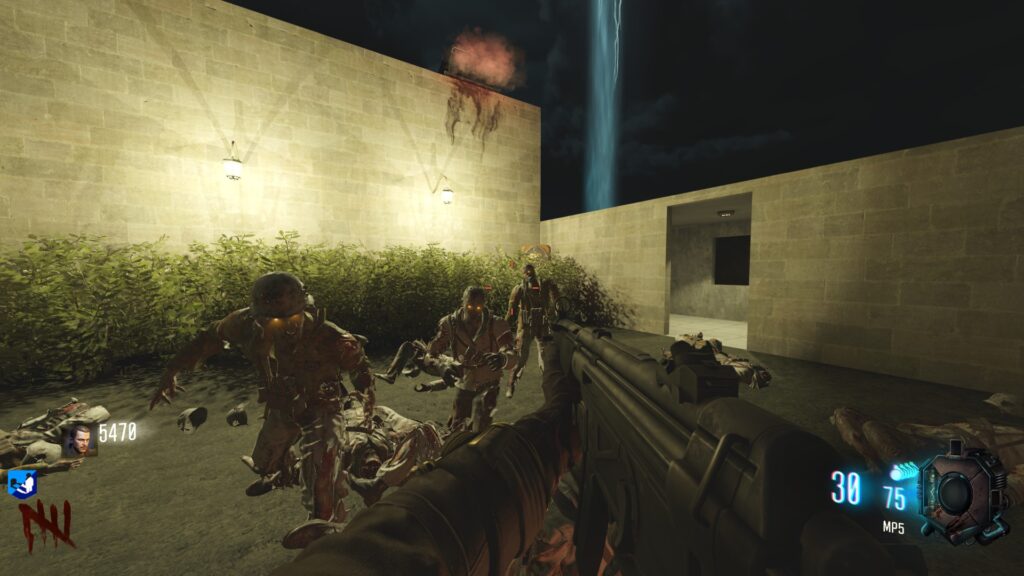The image size is (1024, 576).
Task: Click the player character portrait
Action: click(79, 439)
